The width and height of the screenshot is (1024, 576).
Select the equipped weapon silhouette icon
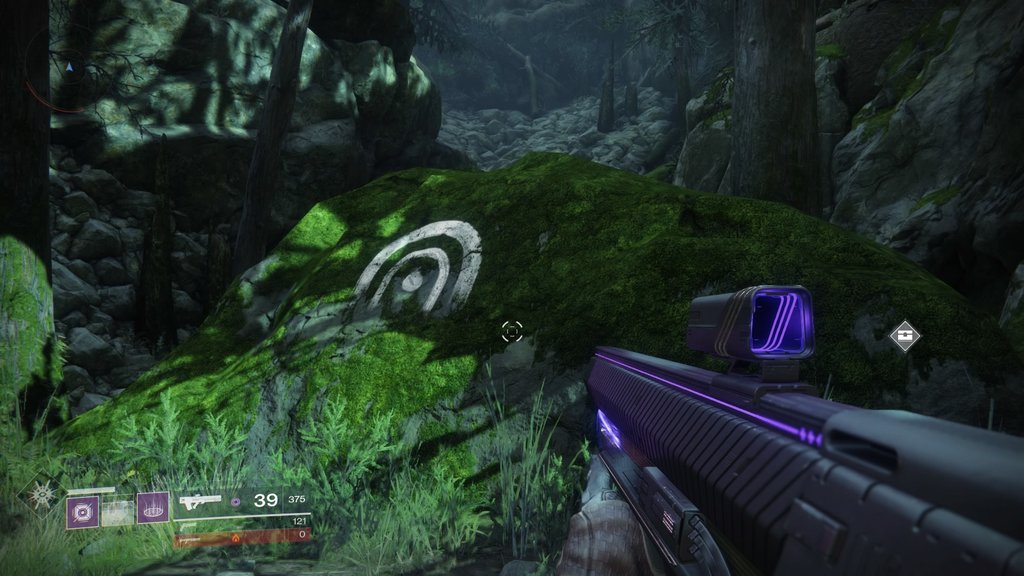point(200,501)
